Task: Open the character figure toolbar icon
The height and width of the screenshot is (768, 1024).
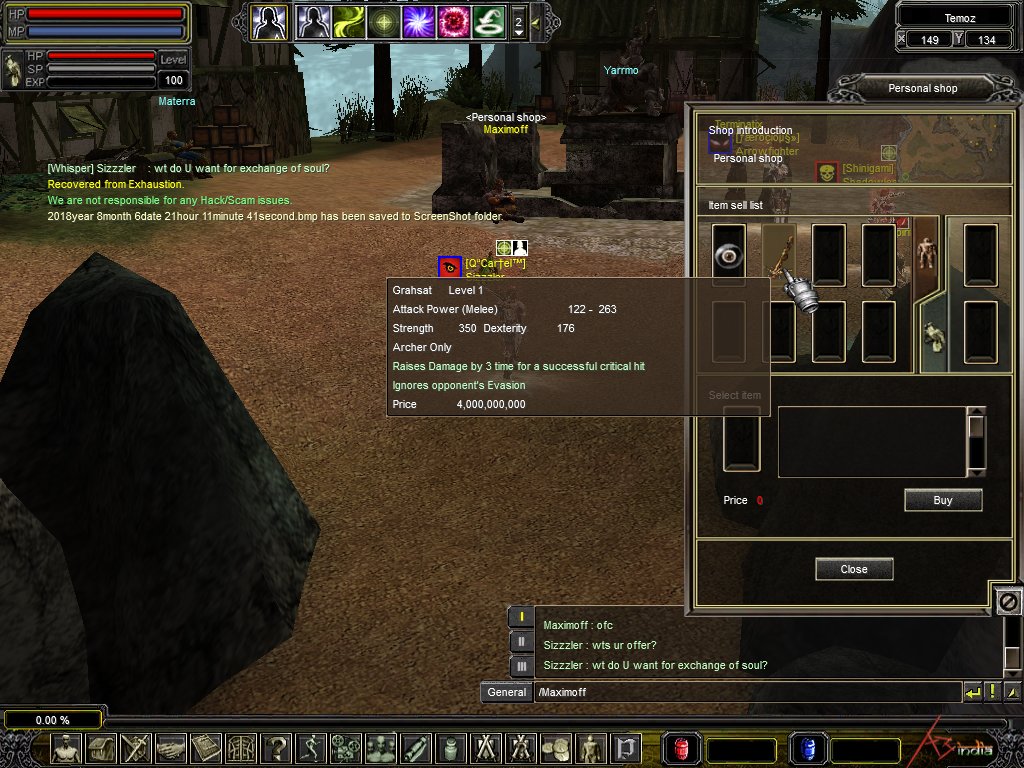Action: 67,748
